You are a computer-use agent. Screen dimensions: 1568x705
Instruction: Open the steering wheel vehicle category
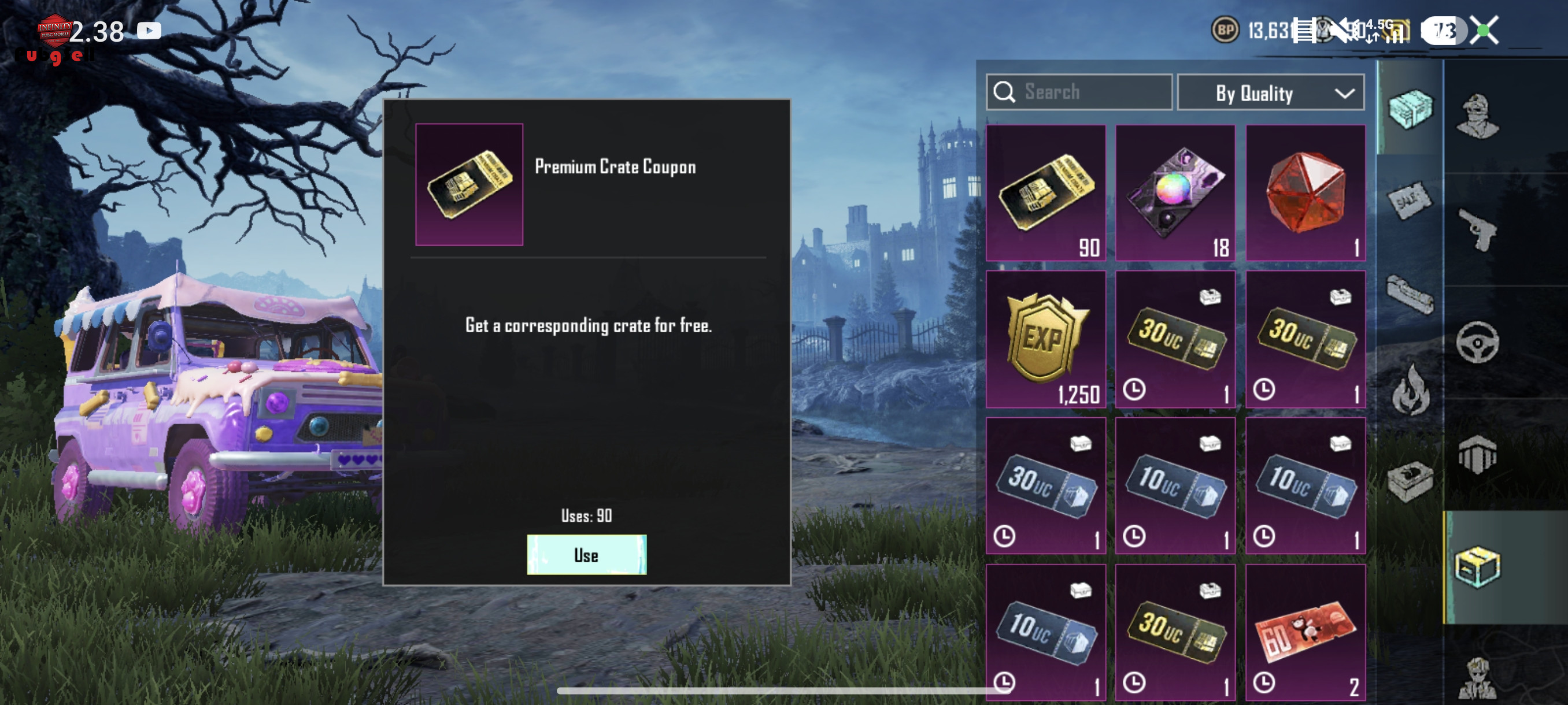coord(1477,342)
